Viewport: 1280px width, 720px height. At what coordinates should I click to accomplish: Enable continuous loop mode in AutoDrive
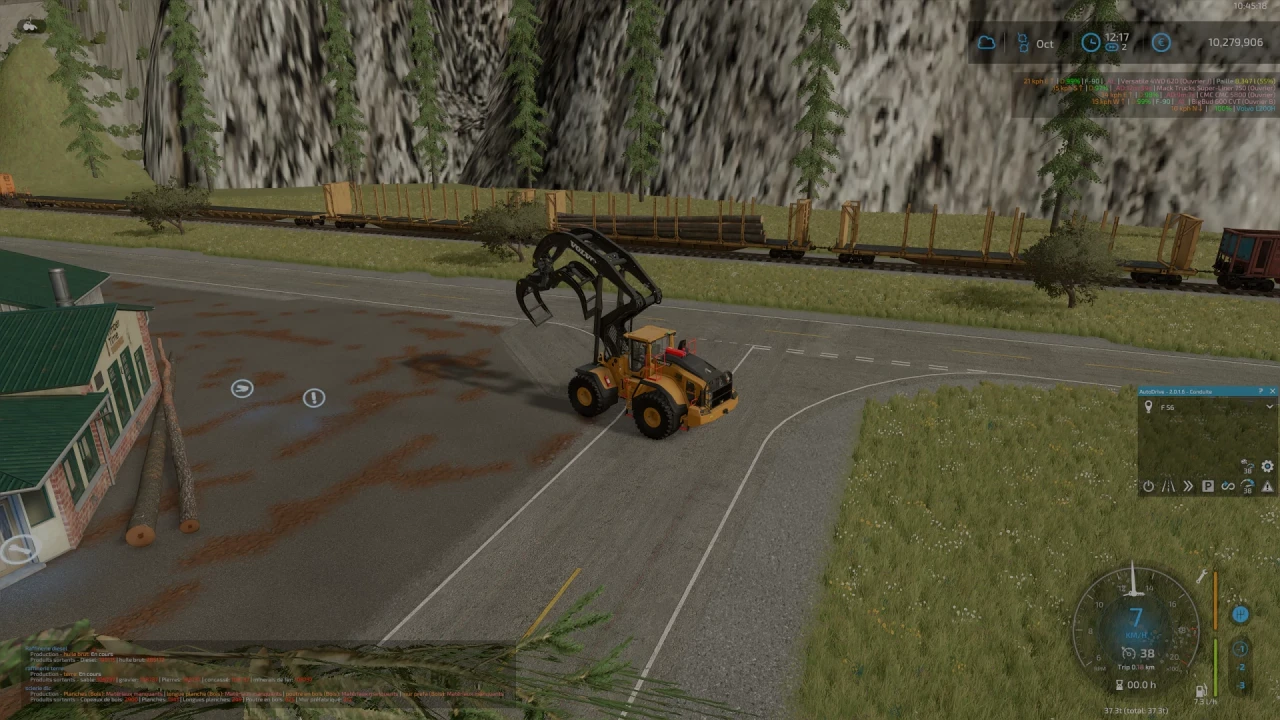[x=1228, y=485]
